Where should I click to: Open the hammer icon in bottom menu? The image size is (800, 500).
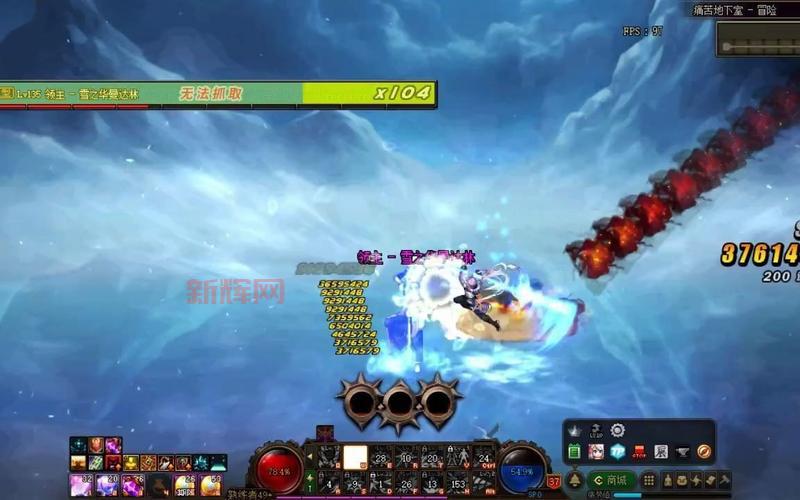725,480
